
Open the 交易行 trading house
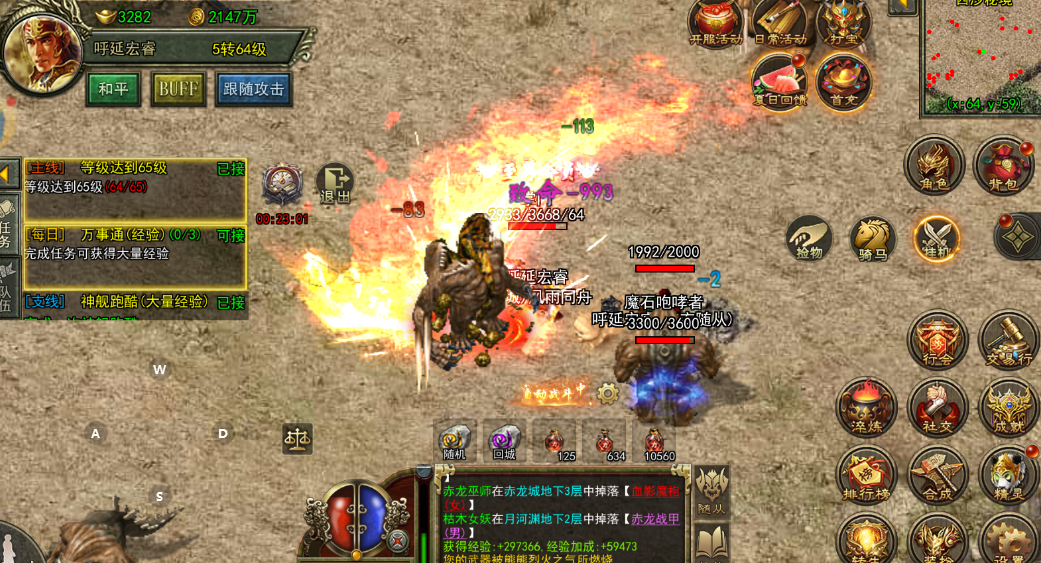(x=1008, y=340)
